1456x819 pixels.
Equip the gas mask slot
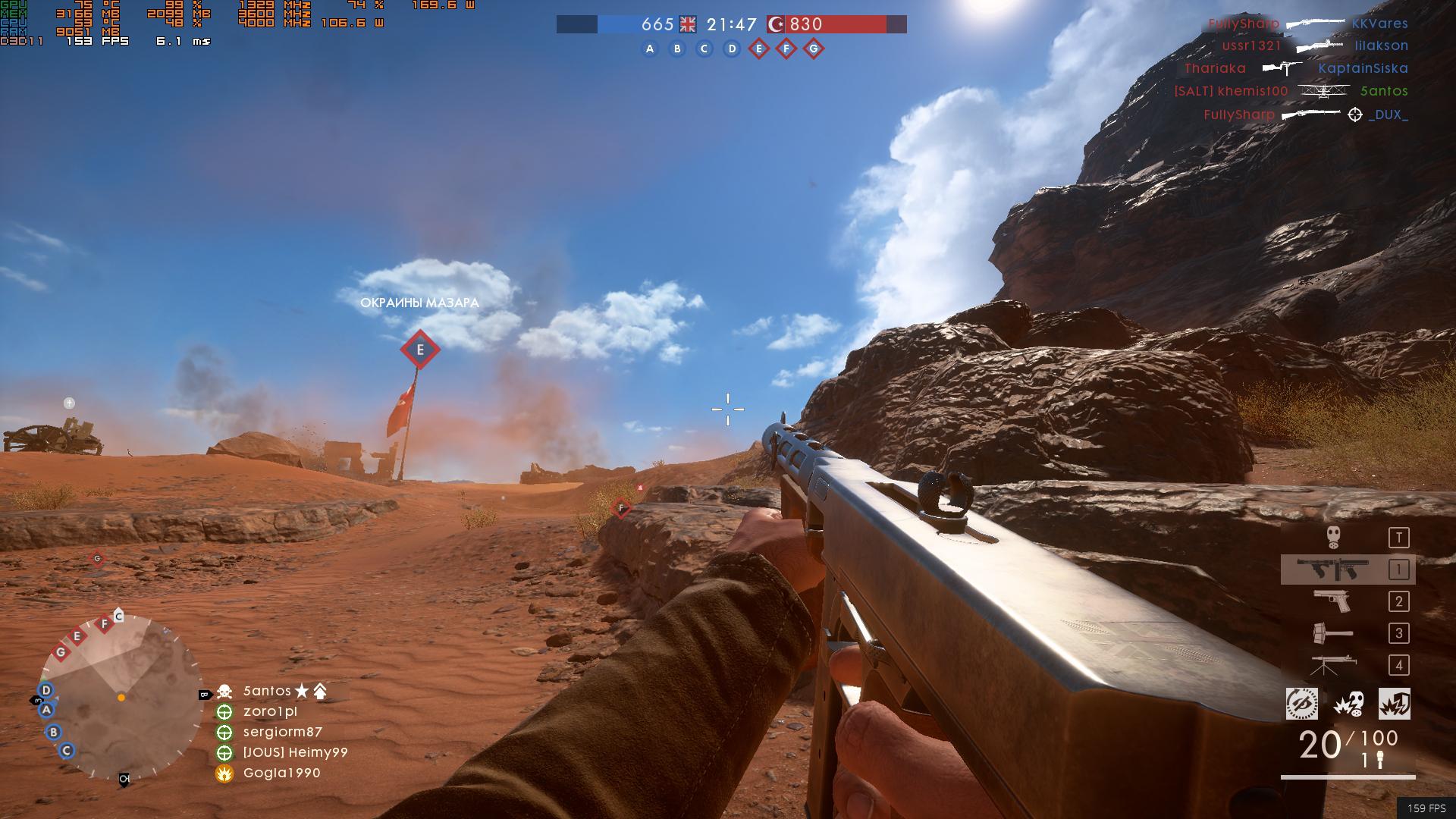tap(1334, 538)
